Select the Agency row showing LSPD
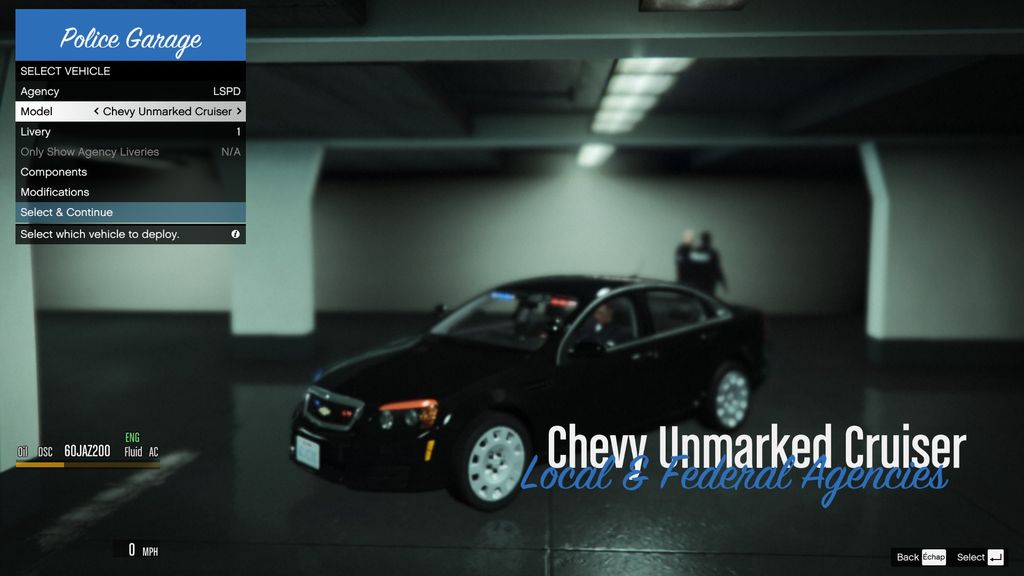1024x576 pixels. [x=130, y=91]
